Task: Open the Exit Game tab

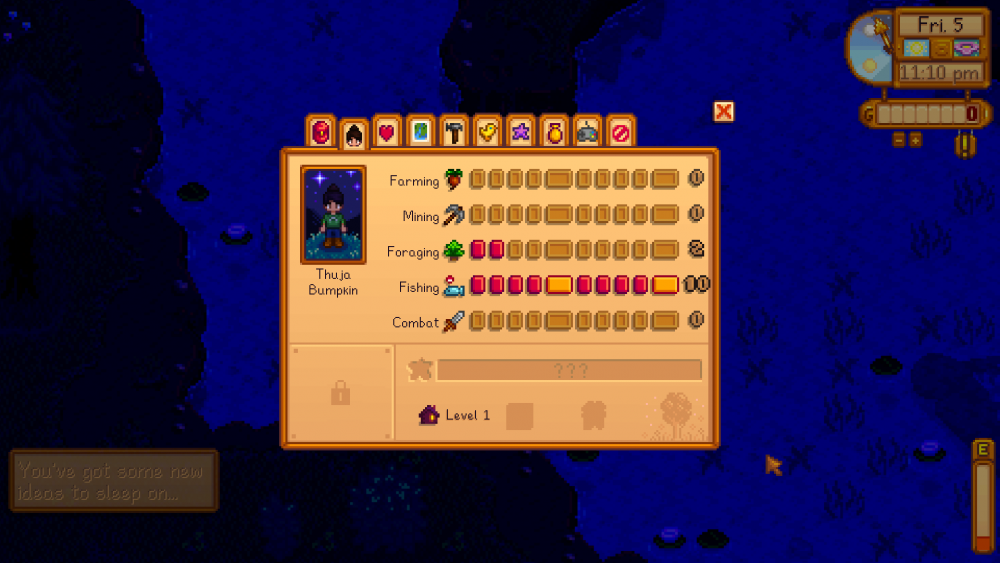Action: pos(620,132)
